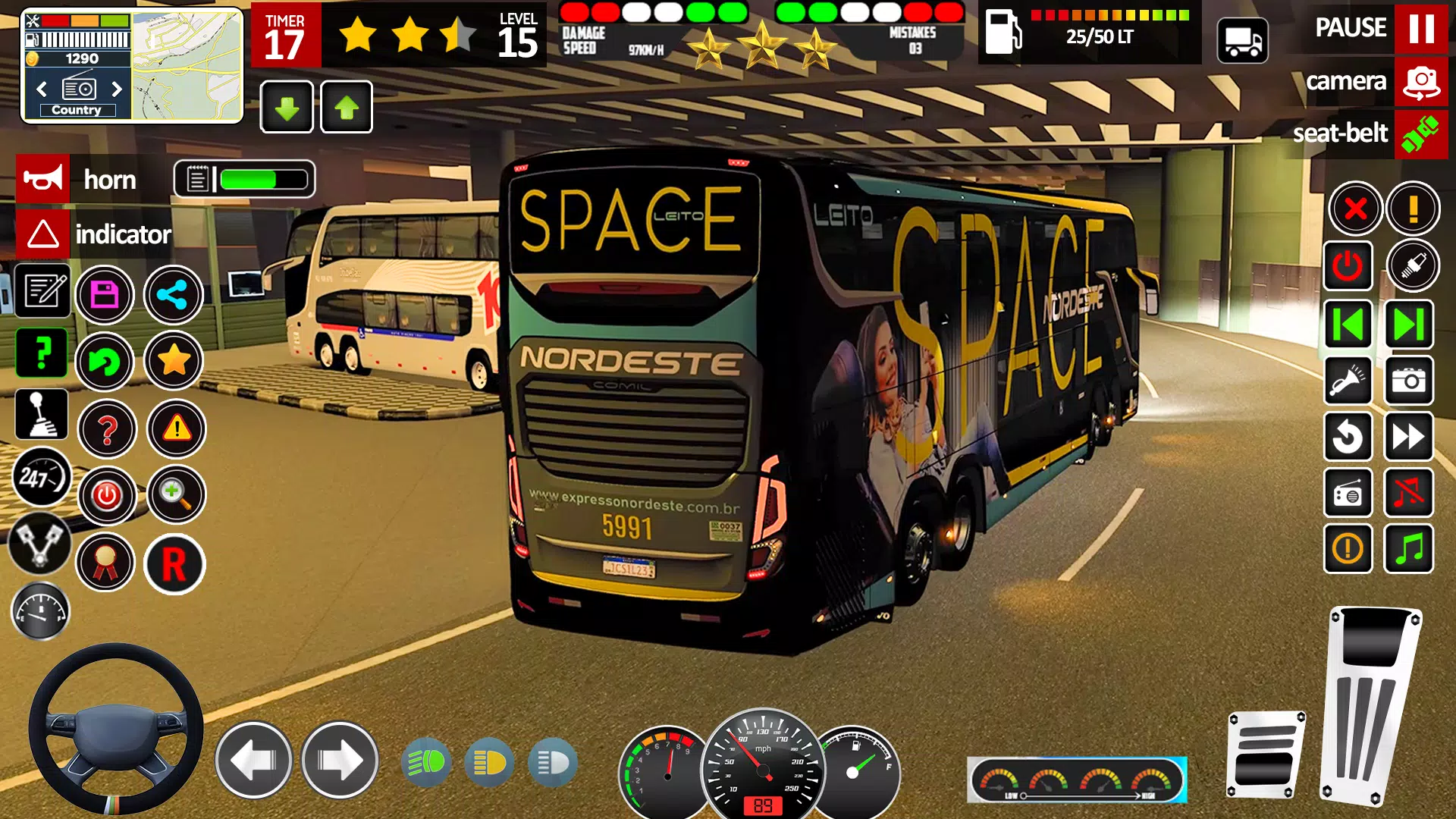This screenshot has height=819, width=1456.
Task: Steer right with the right arrow button
Action: [340, 760]
